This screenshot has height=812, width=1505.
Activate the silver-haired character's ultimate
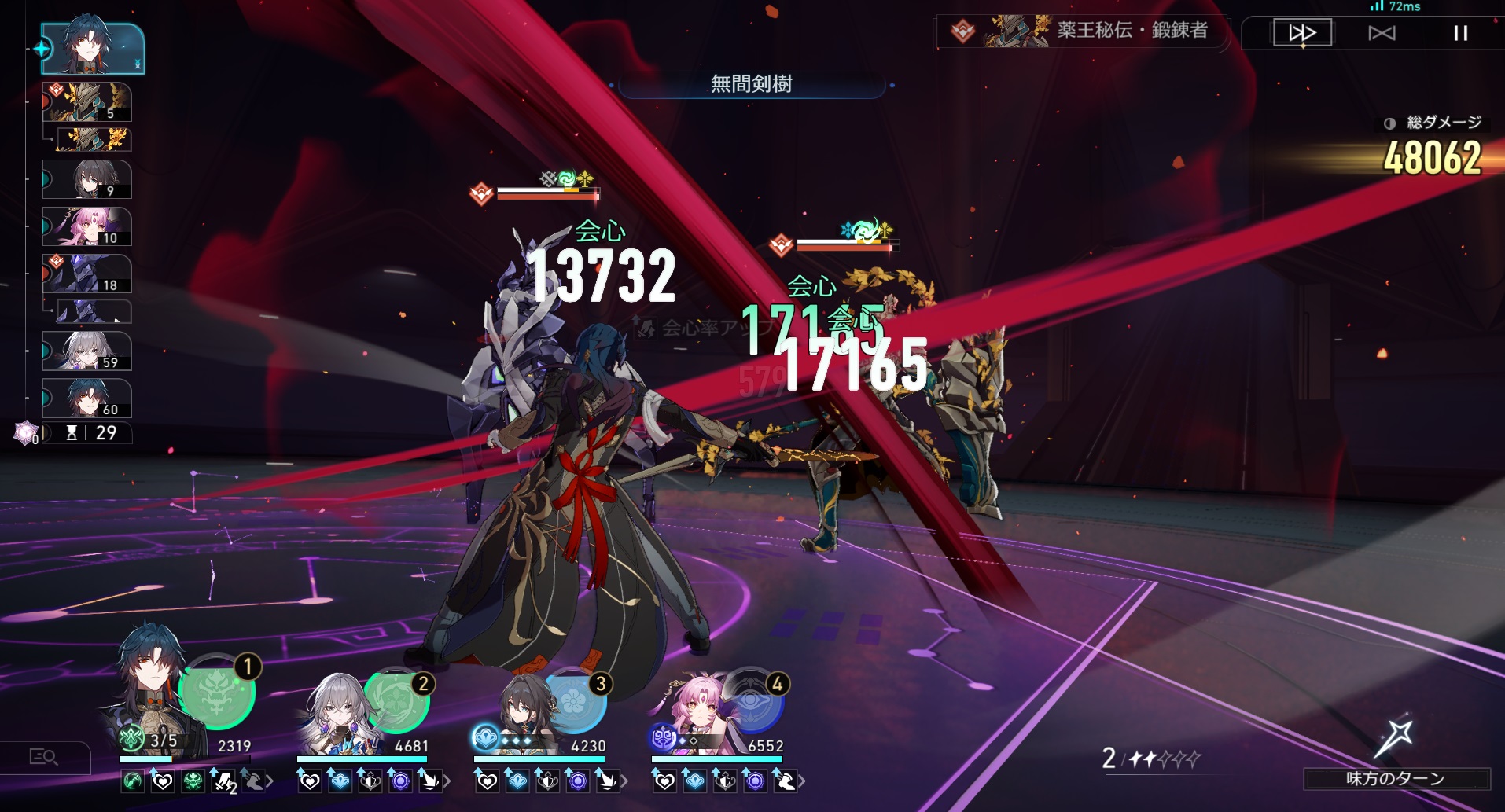[396, 700]
